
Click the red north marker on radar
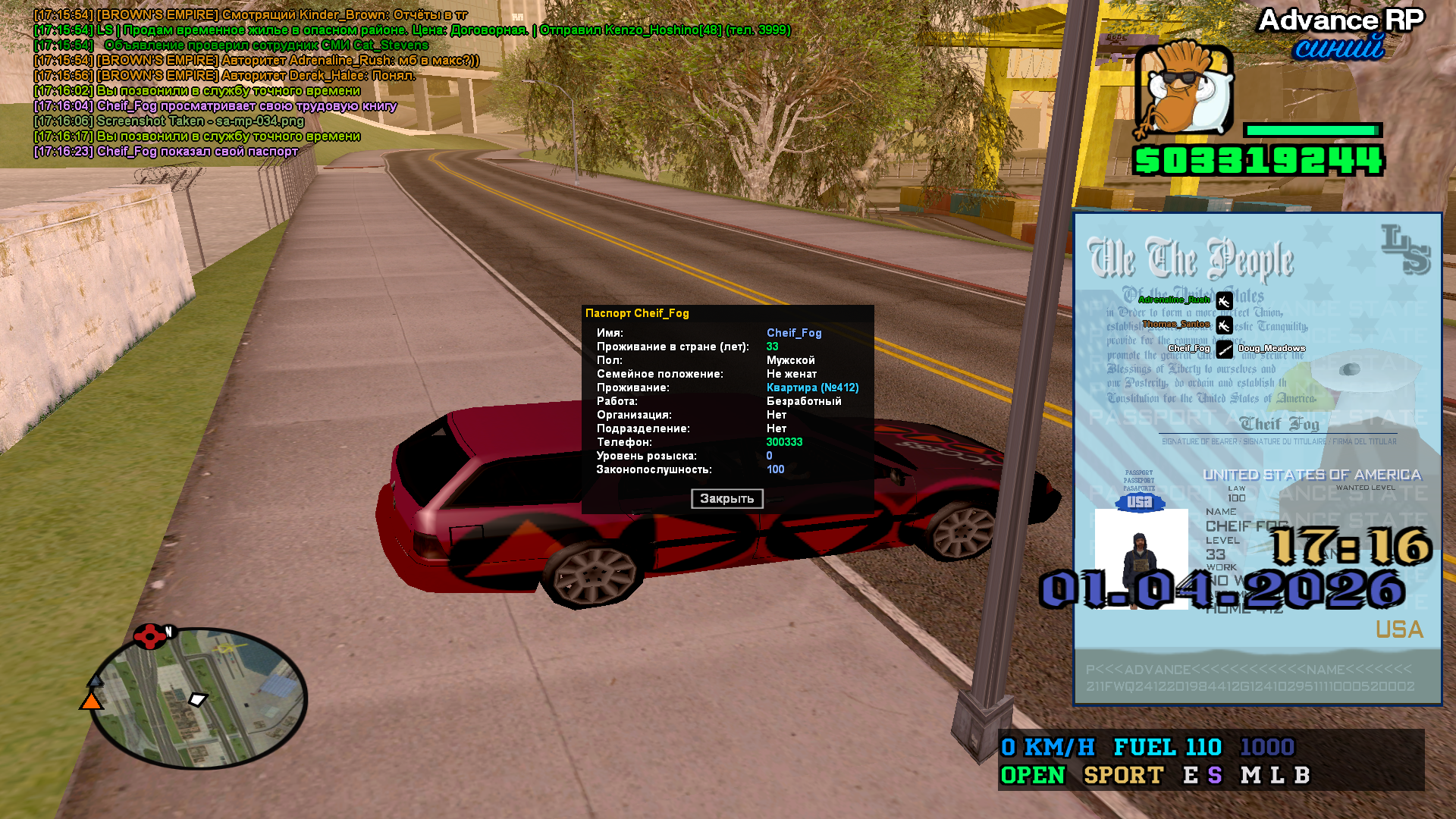tap(150, 635)
